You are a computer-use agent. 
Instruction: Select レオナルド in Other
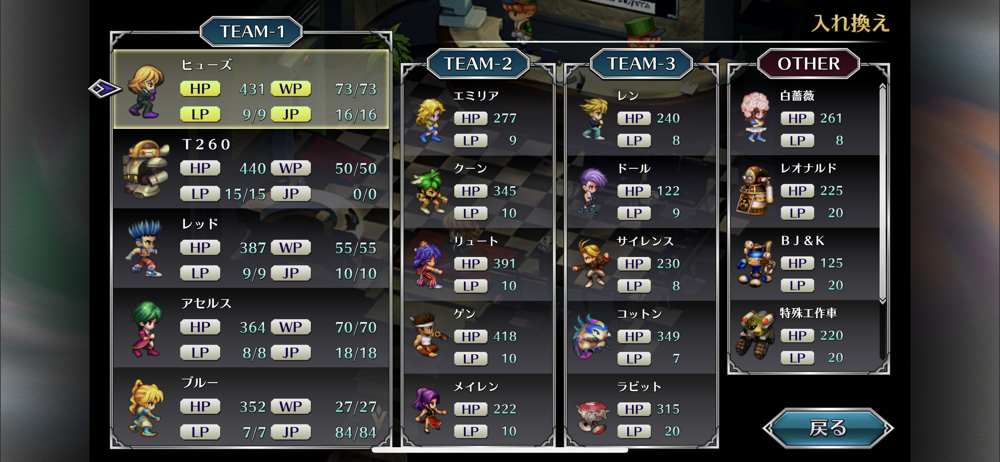(804, 190)
